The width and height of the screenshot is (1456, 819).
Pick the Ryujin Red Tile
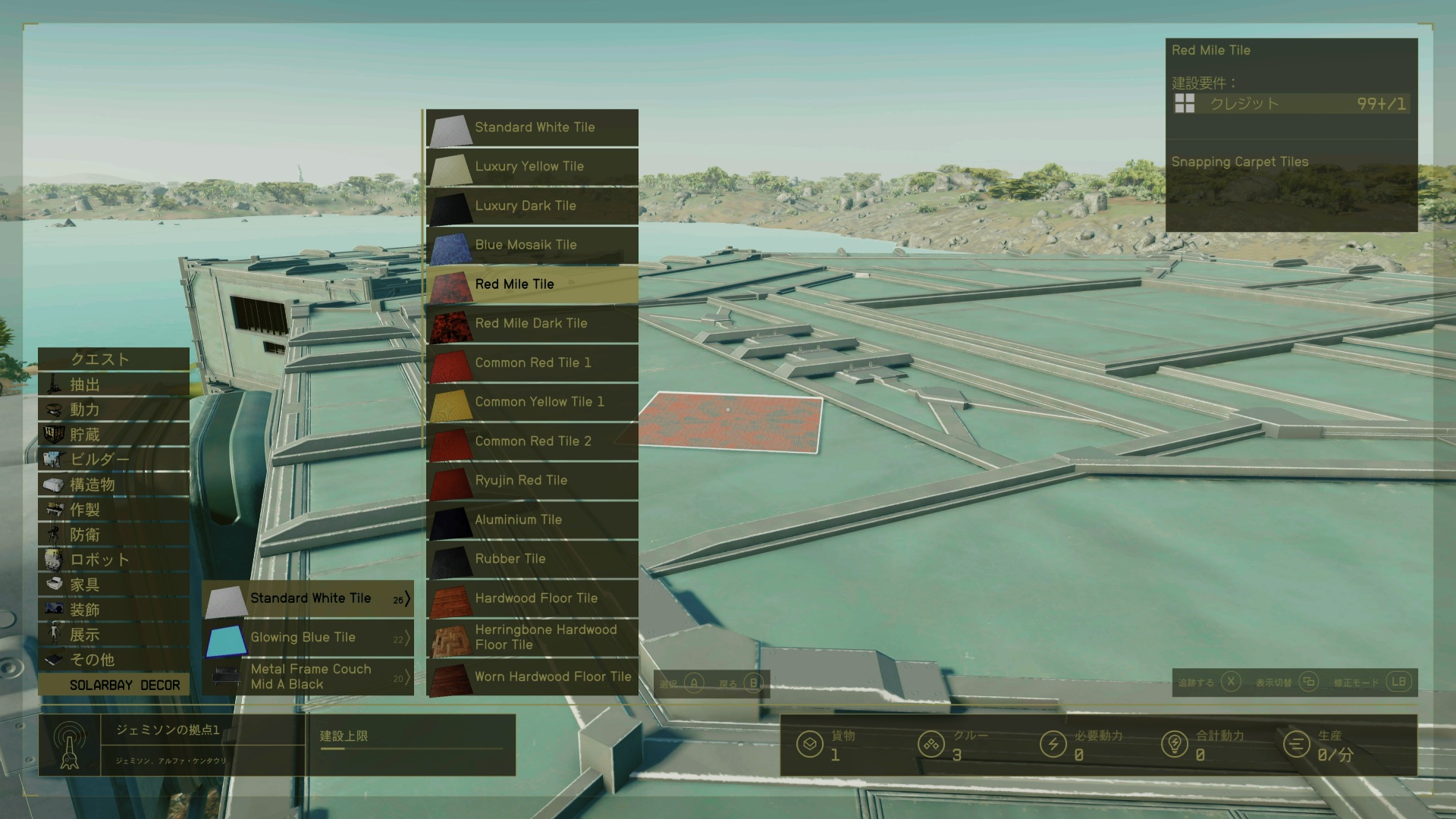(x=532, y=481)
